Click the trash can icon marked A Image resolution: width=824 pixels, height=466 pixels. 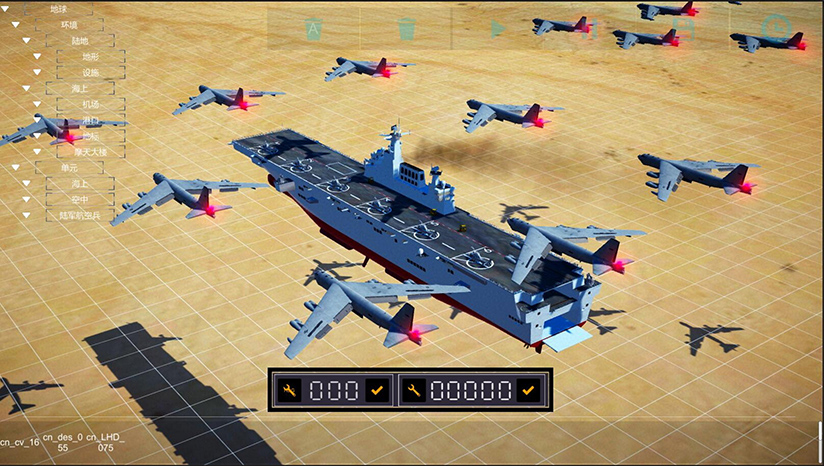pos(313,29)
